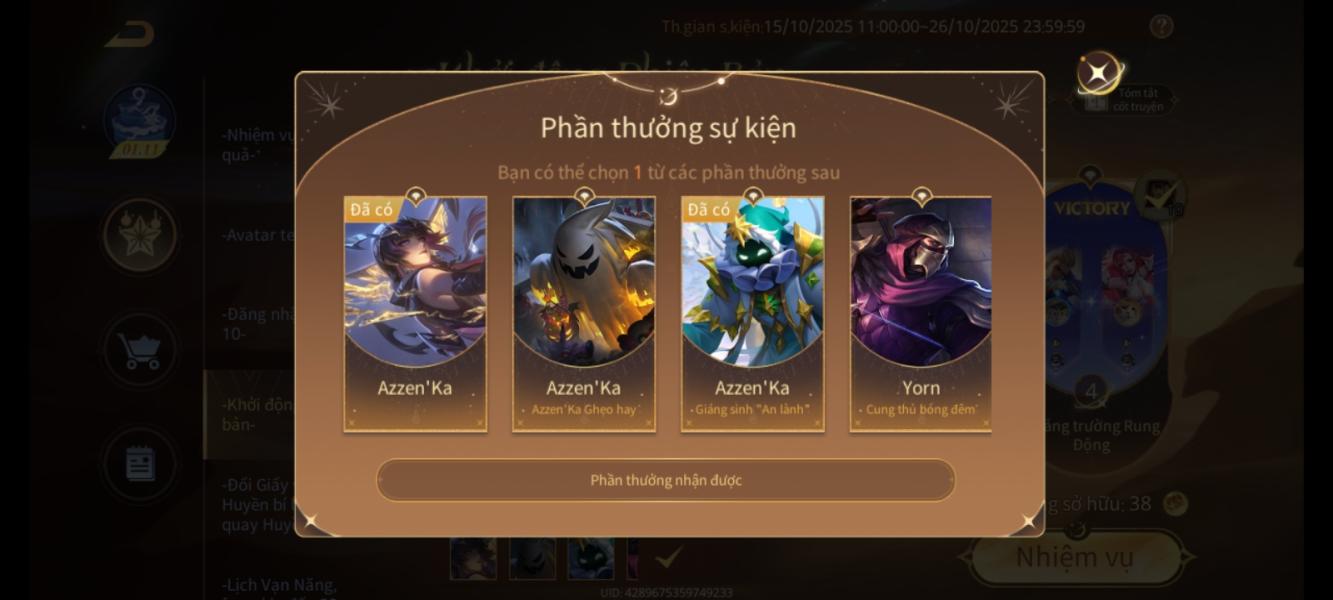Select the first Azzen'Ka card without skin subtitle
Image resolution: width=1333 pixels, height=600 pixels.
[x=415, y=314]
